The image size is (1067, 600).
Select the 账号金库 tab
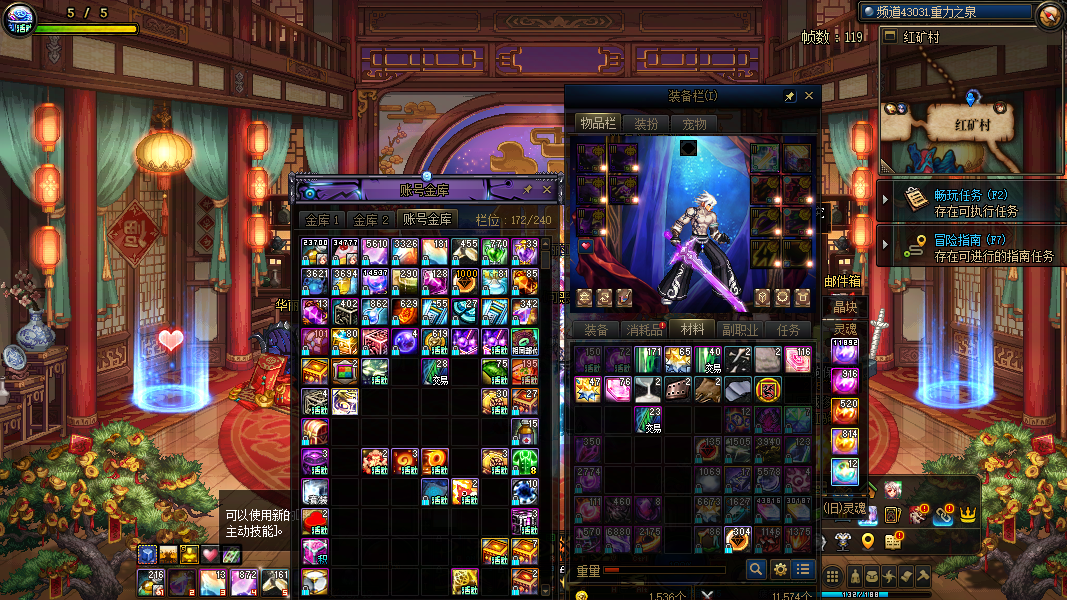(426, 220)
